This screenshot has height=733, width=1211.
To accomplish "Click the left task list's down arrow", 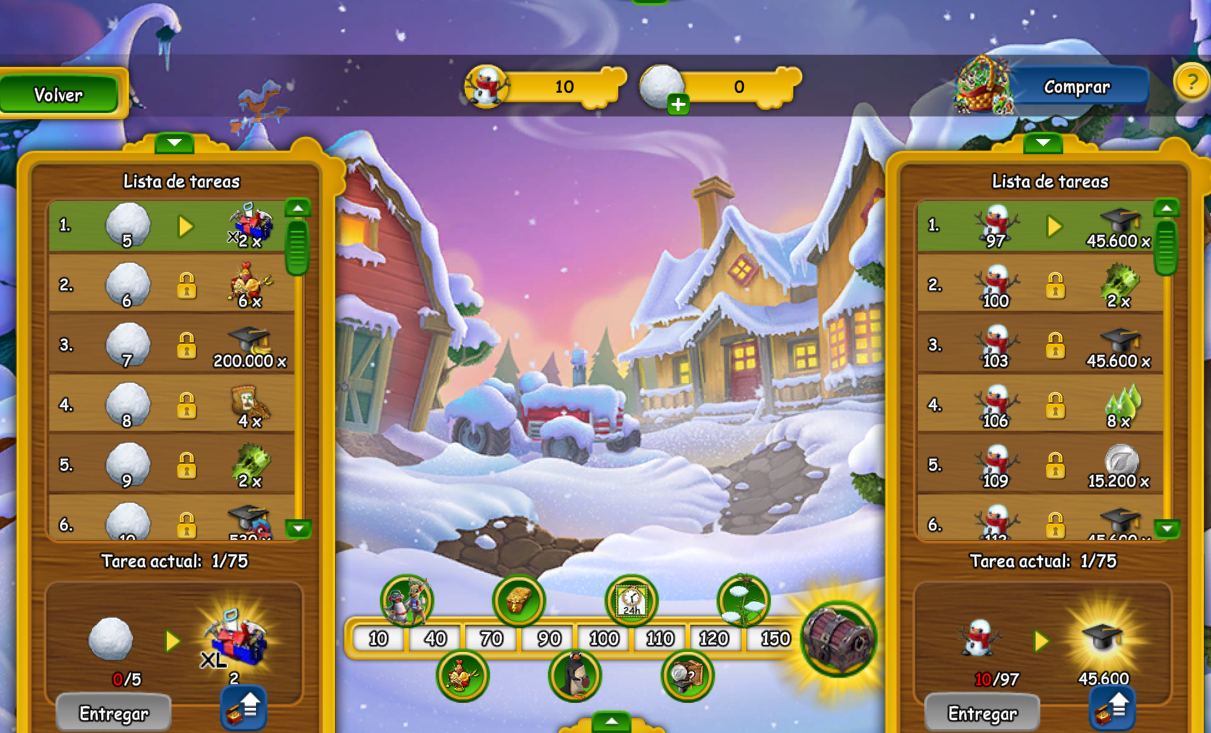I will pos(298,528).
